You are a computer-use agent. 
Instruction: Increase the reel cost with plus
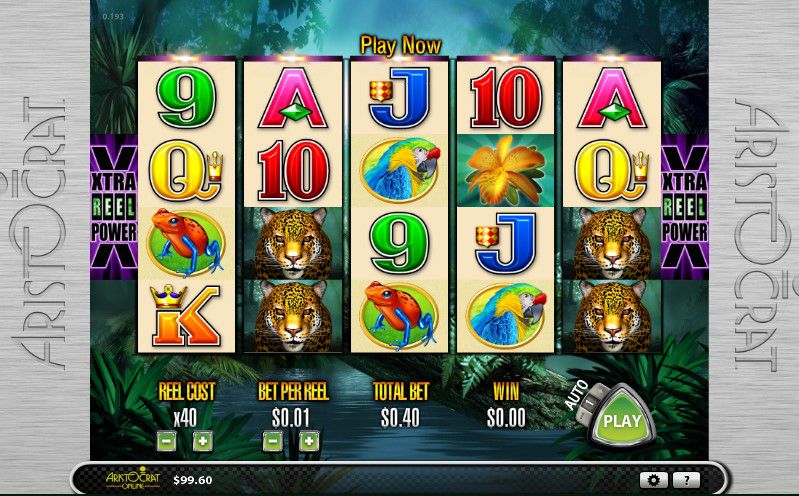coord(202,440)
